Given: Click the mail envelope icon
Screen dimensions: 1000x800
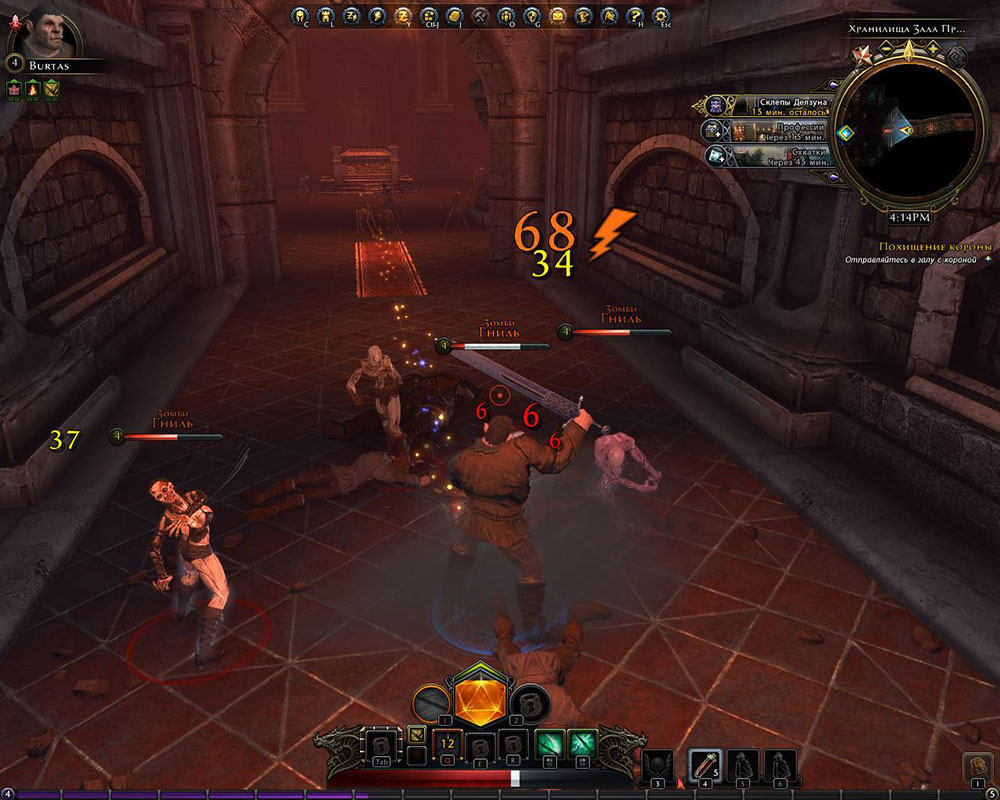Looking at the screenshot, I should tap(558, 16).
